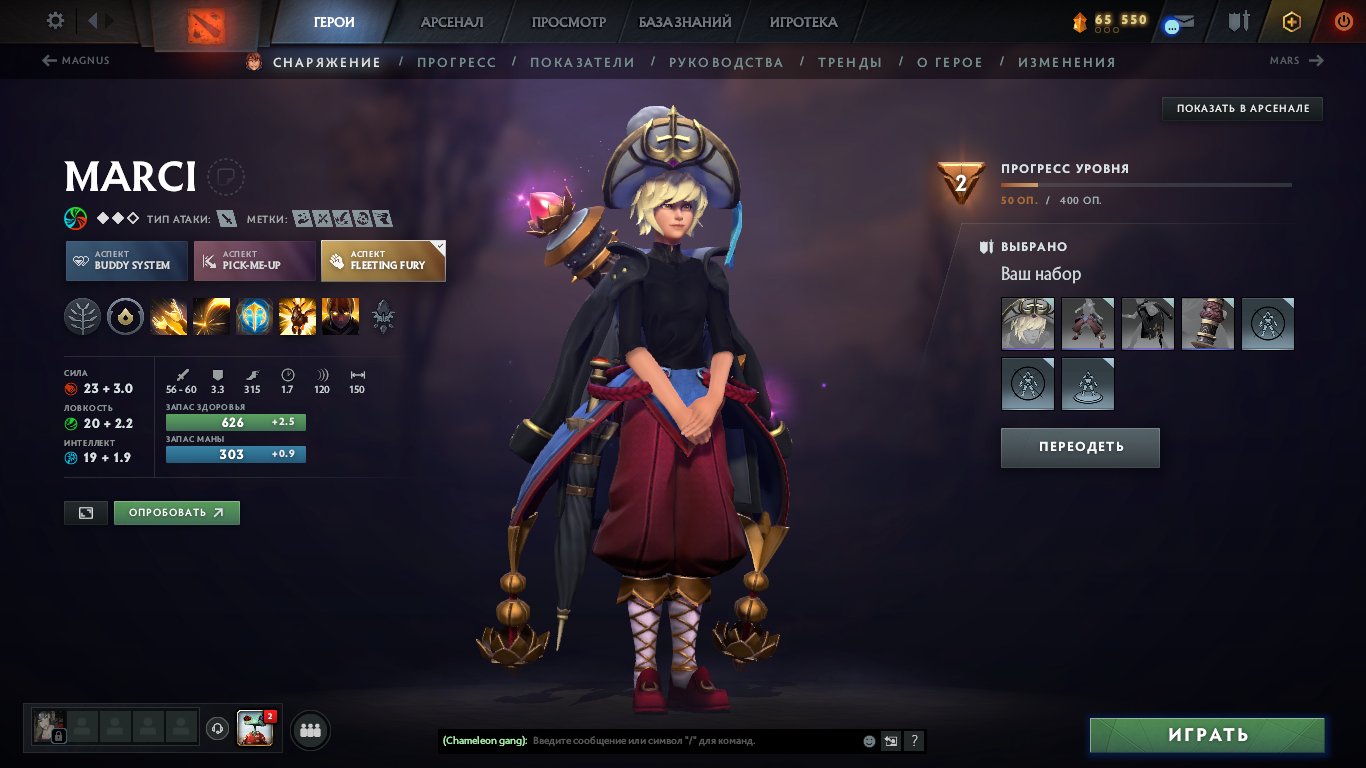Select the Pick-Me-Up aspect

click(x=254, y=261)
